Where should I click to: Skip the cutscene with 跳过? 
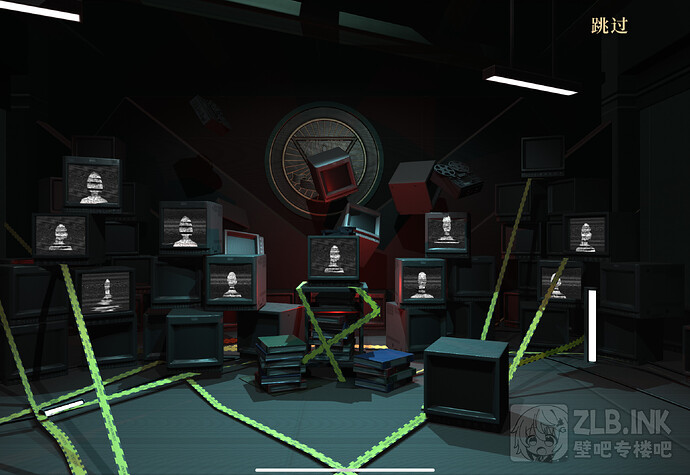click(609, 26)
